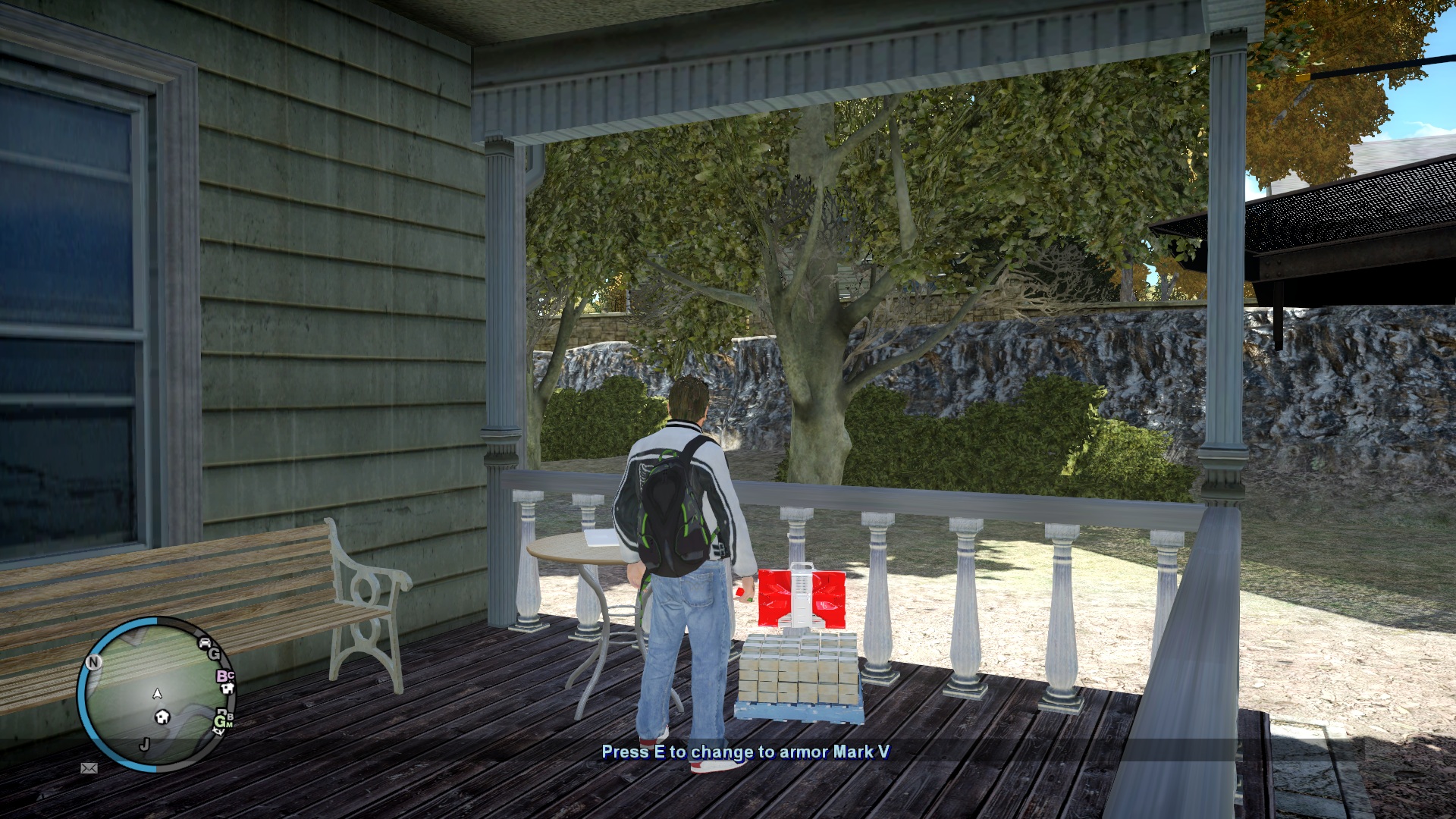The width and height of the screenshot is (1456, 819).
Task: Click the car blip on the radar edge
Action: (205, 643)
